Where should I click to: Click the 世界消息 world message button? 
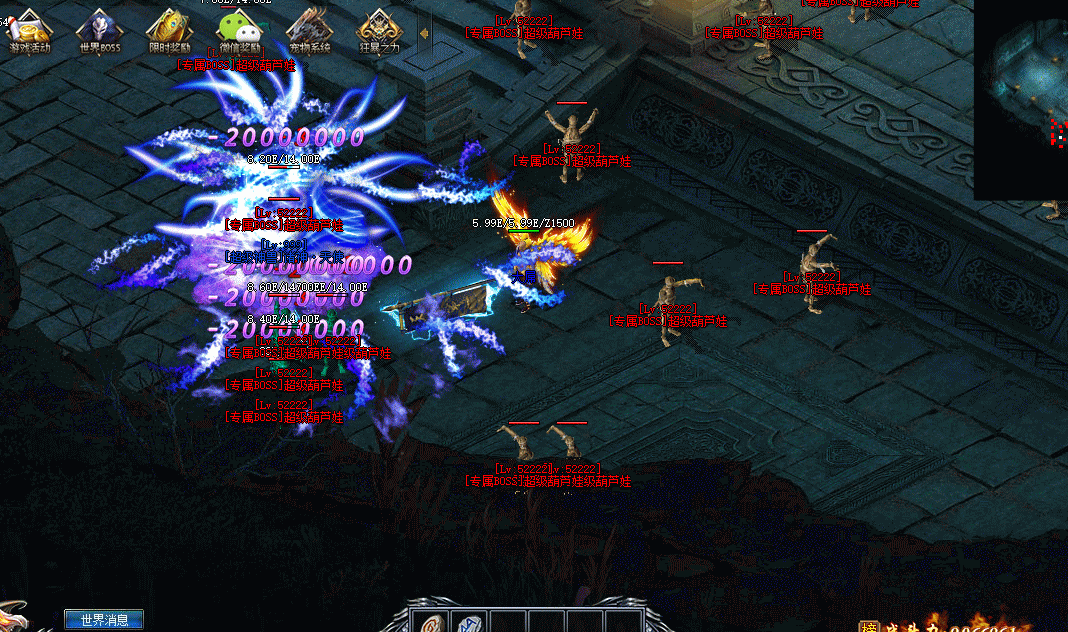104,620
